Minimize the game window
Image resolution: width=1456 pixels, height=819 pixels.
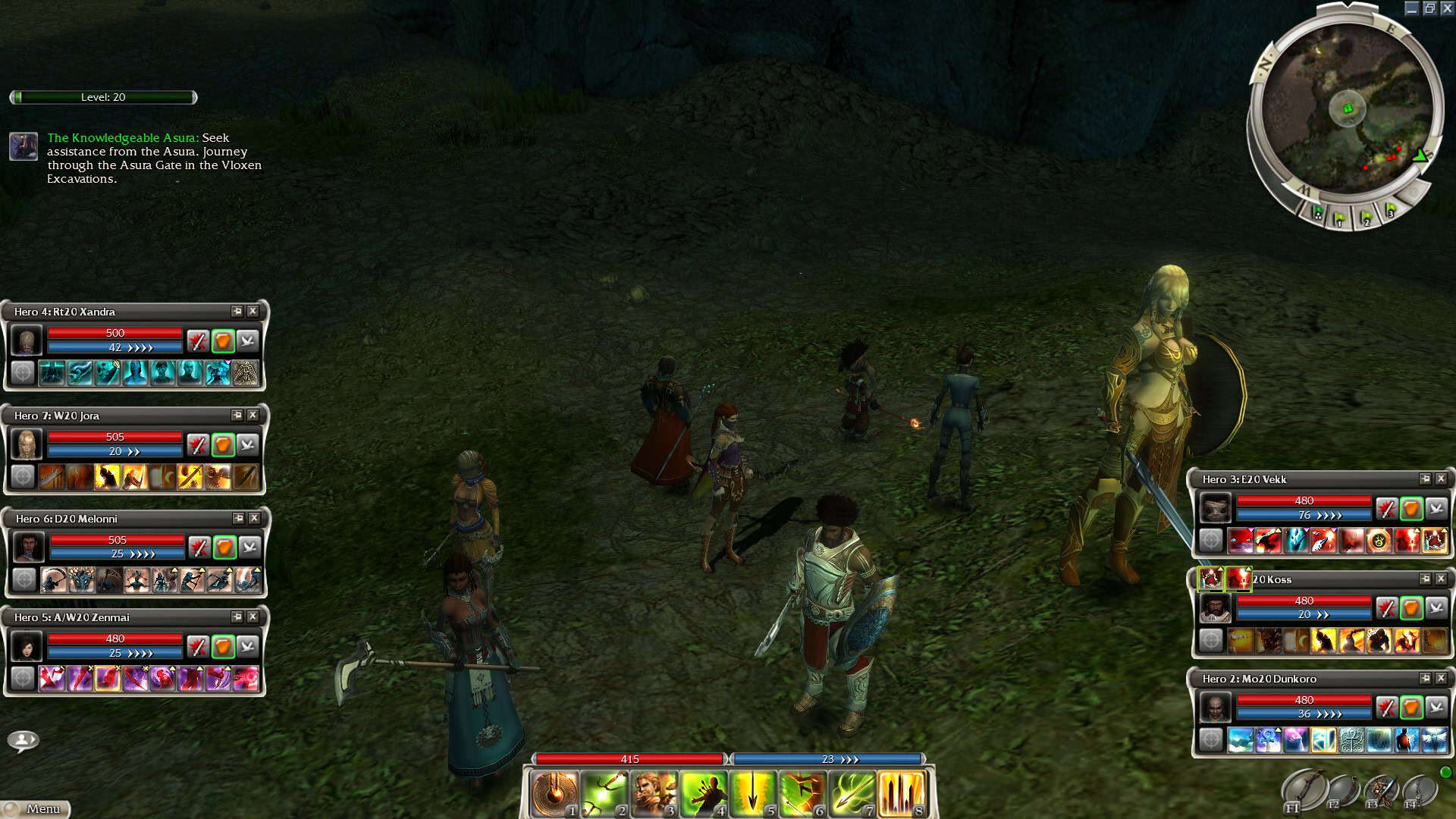pos(1411,8)
